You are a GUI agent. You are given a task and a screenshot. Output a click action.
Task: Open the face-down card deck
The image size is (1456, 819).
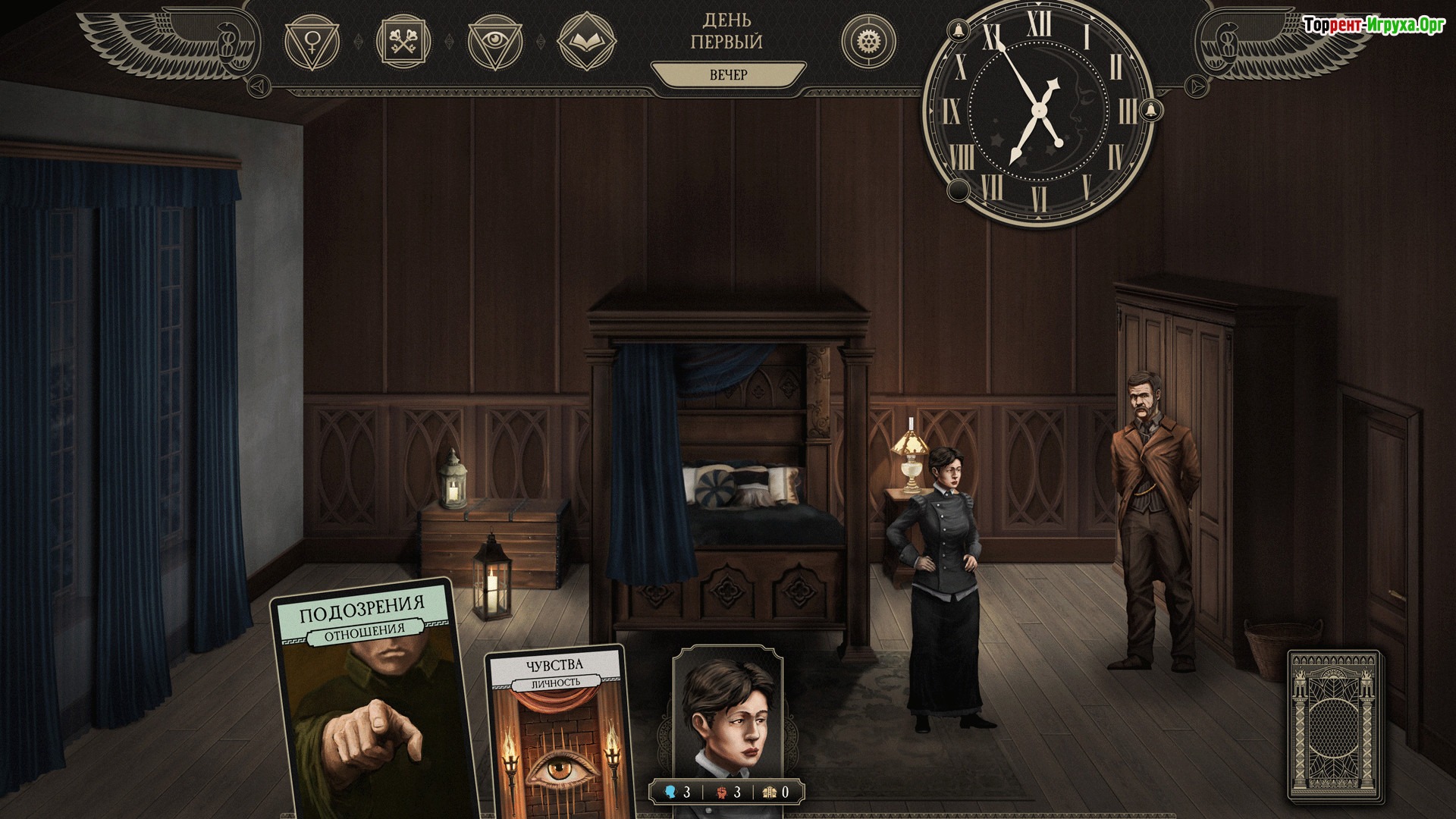[1335, 726]
